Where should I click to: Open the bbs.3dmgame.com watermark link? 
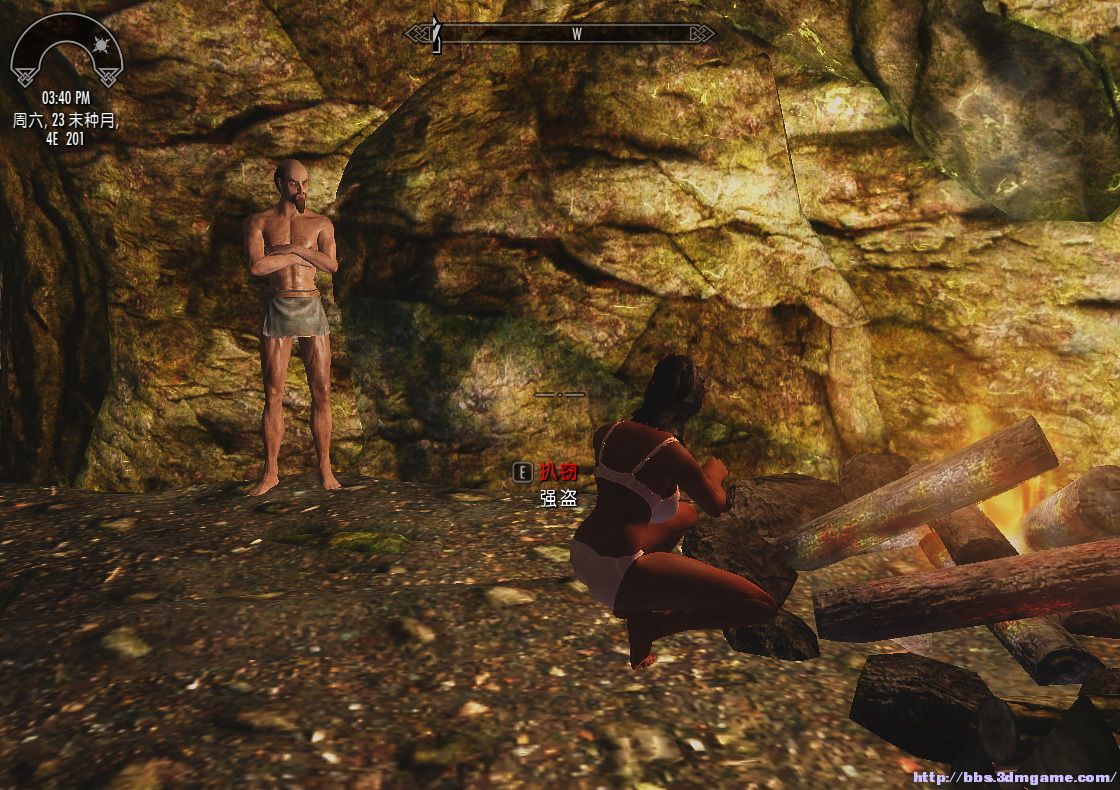point(1014,777)
